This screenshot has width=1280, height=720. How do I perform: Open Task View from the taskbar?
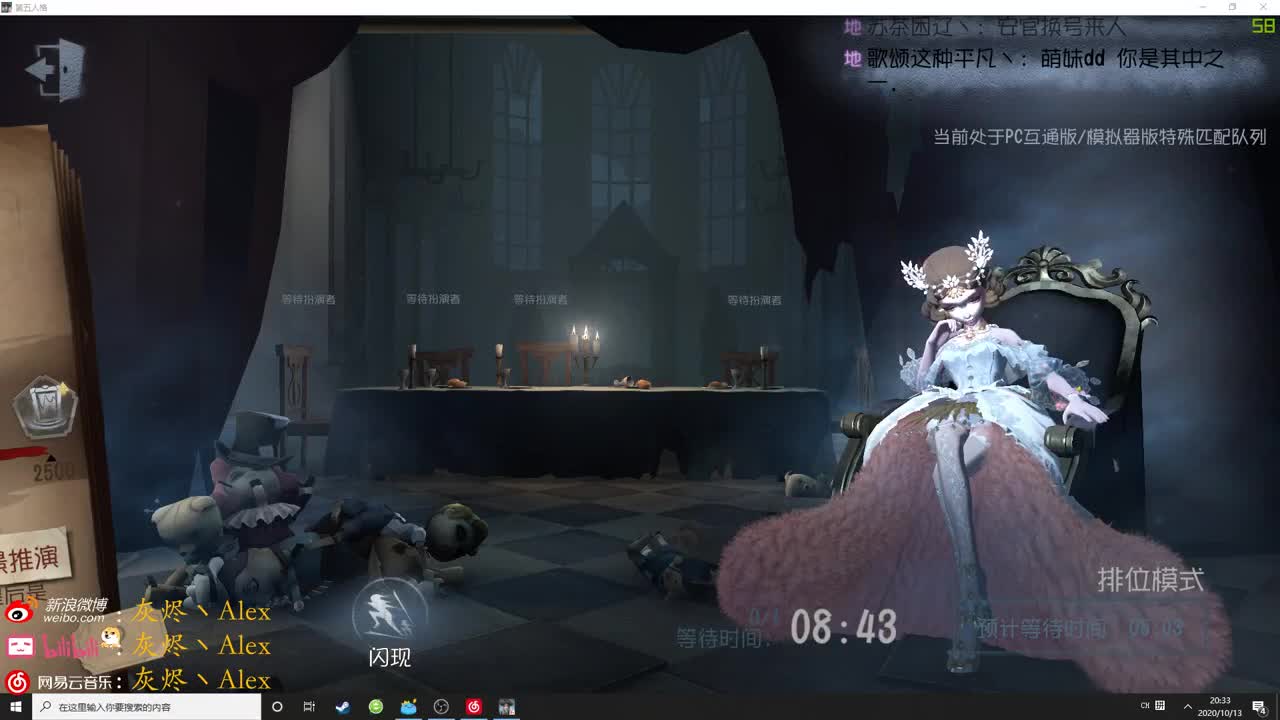click(x=309, y=707)
